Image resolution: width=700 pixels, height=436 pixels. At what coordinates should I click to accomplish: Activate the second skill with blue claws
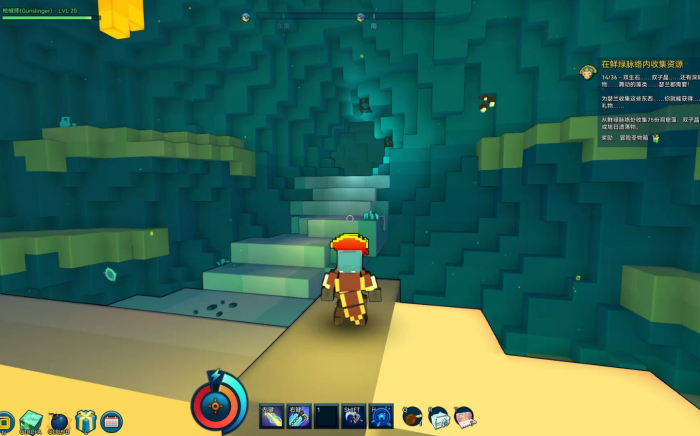(299, 416)
